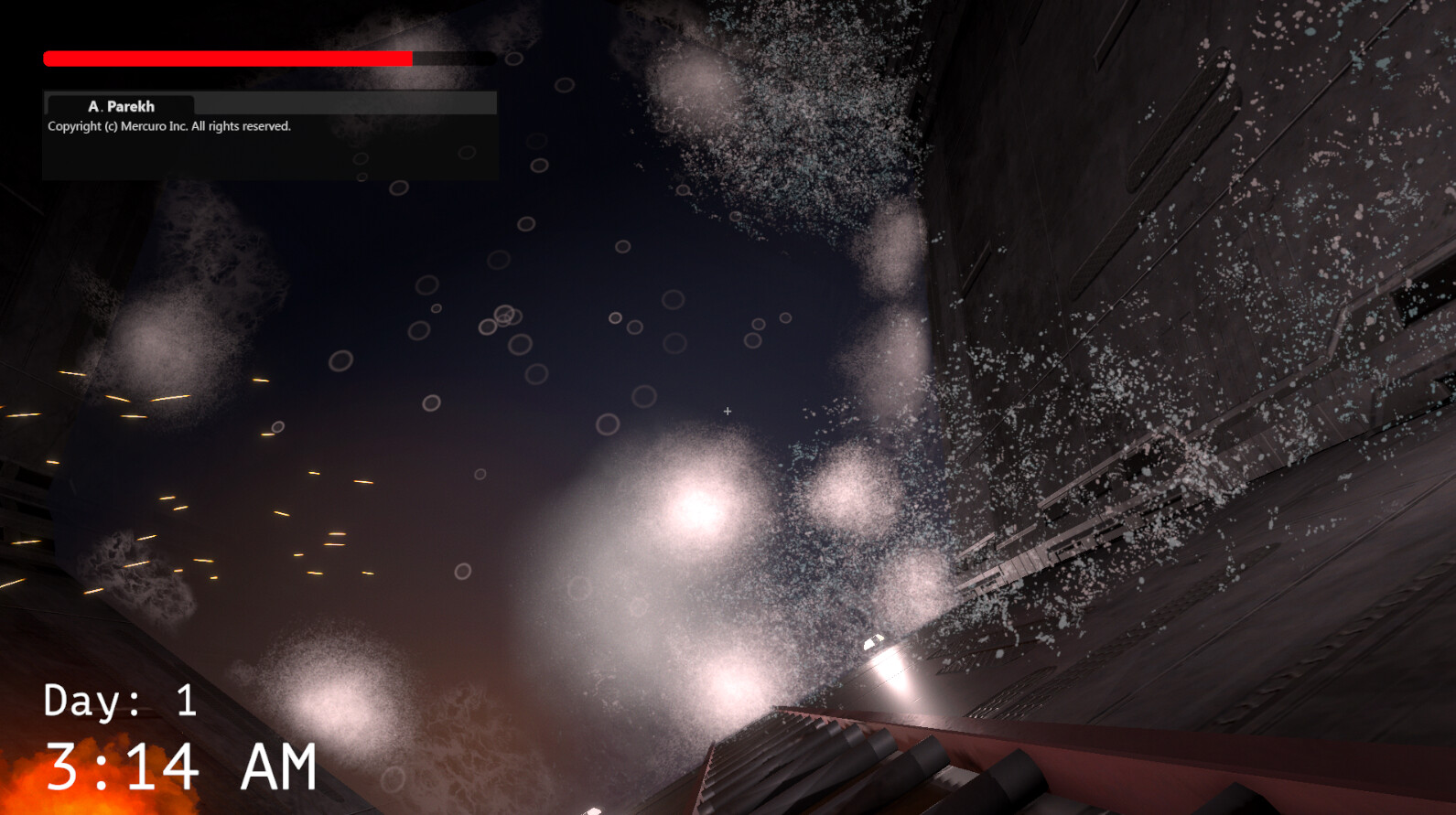Click the center crosshair reticle

728,412
